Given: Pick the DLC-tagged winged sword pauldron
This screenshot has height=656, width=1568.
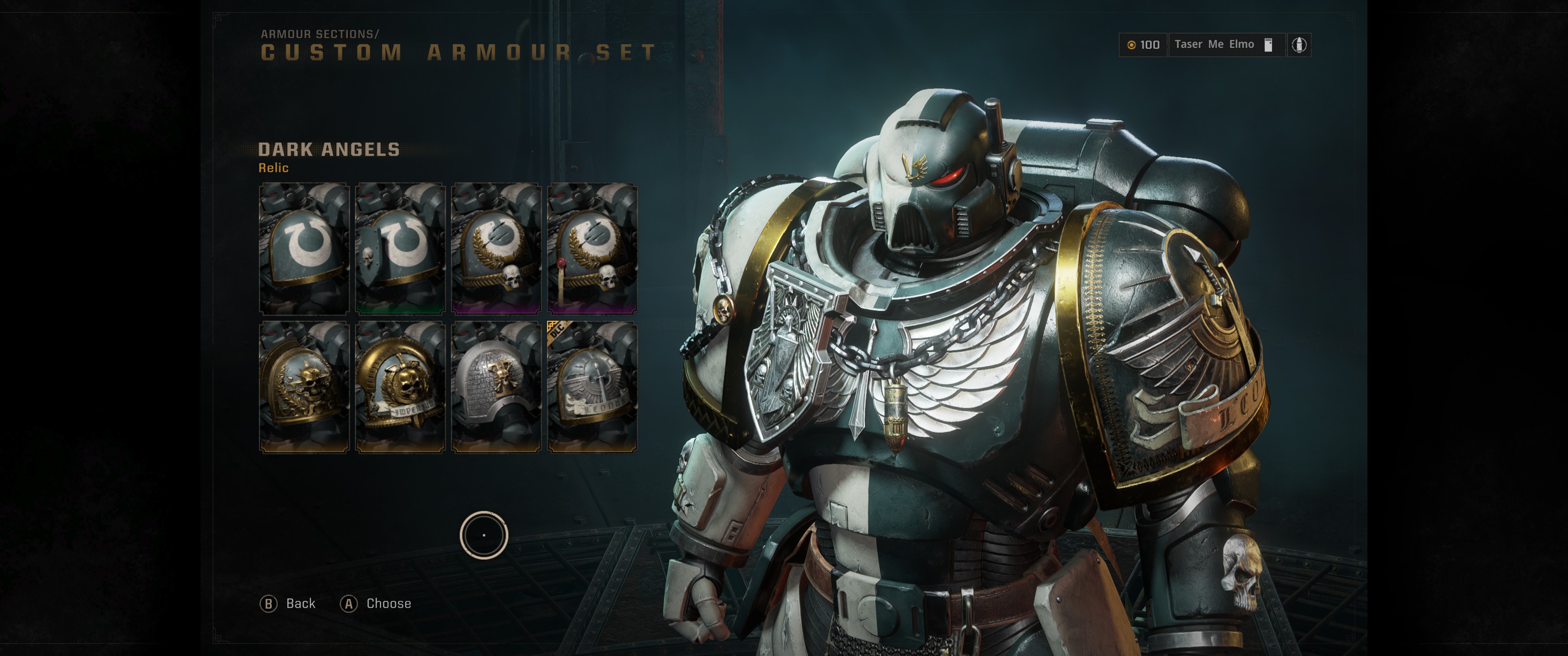Looking at the screenshot, I should pos(593,387).
